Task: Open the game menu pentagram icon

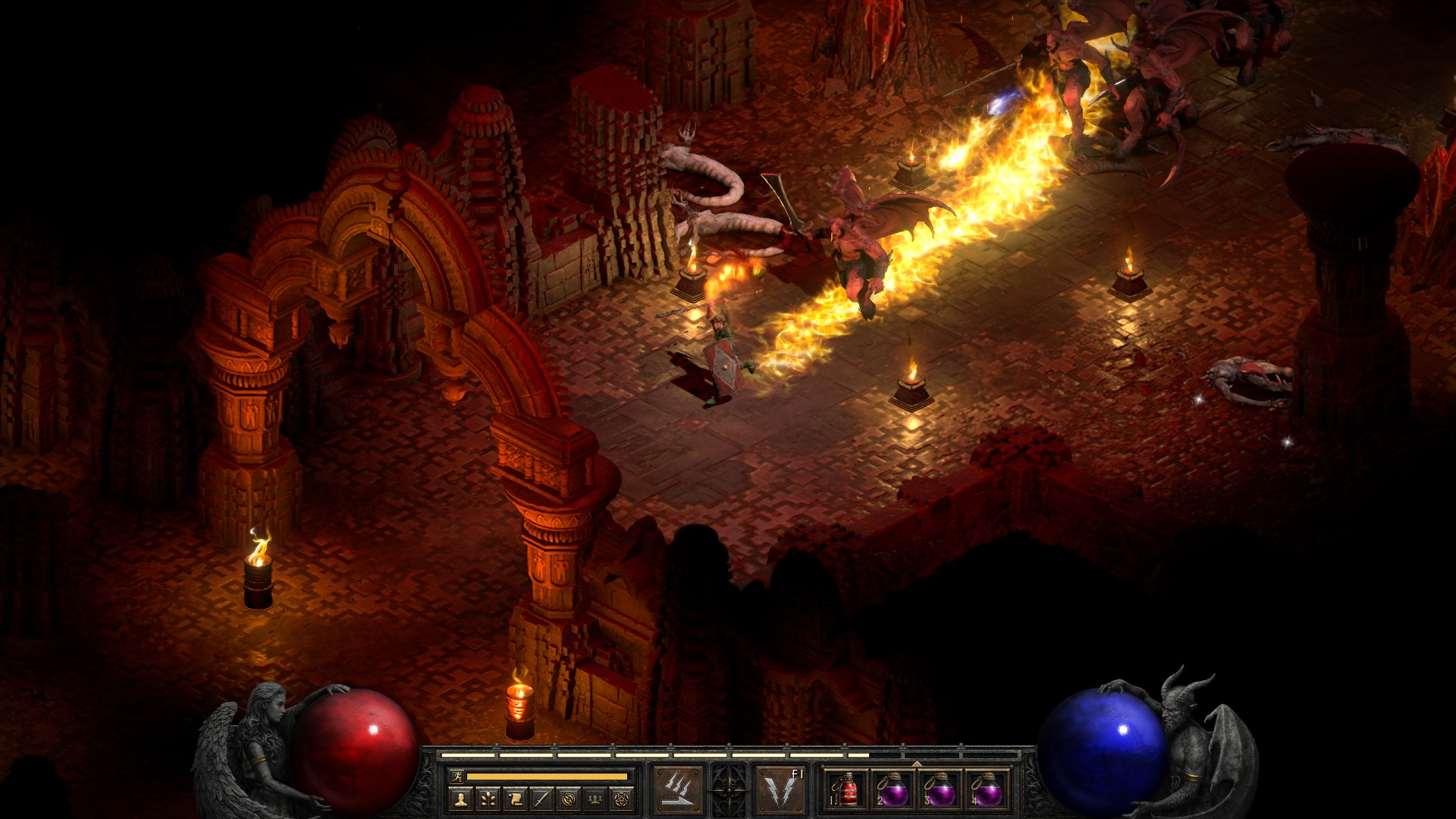Action: (x=623, y=798)
